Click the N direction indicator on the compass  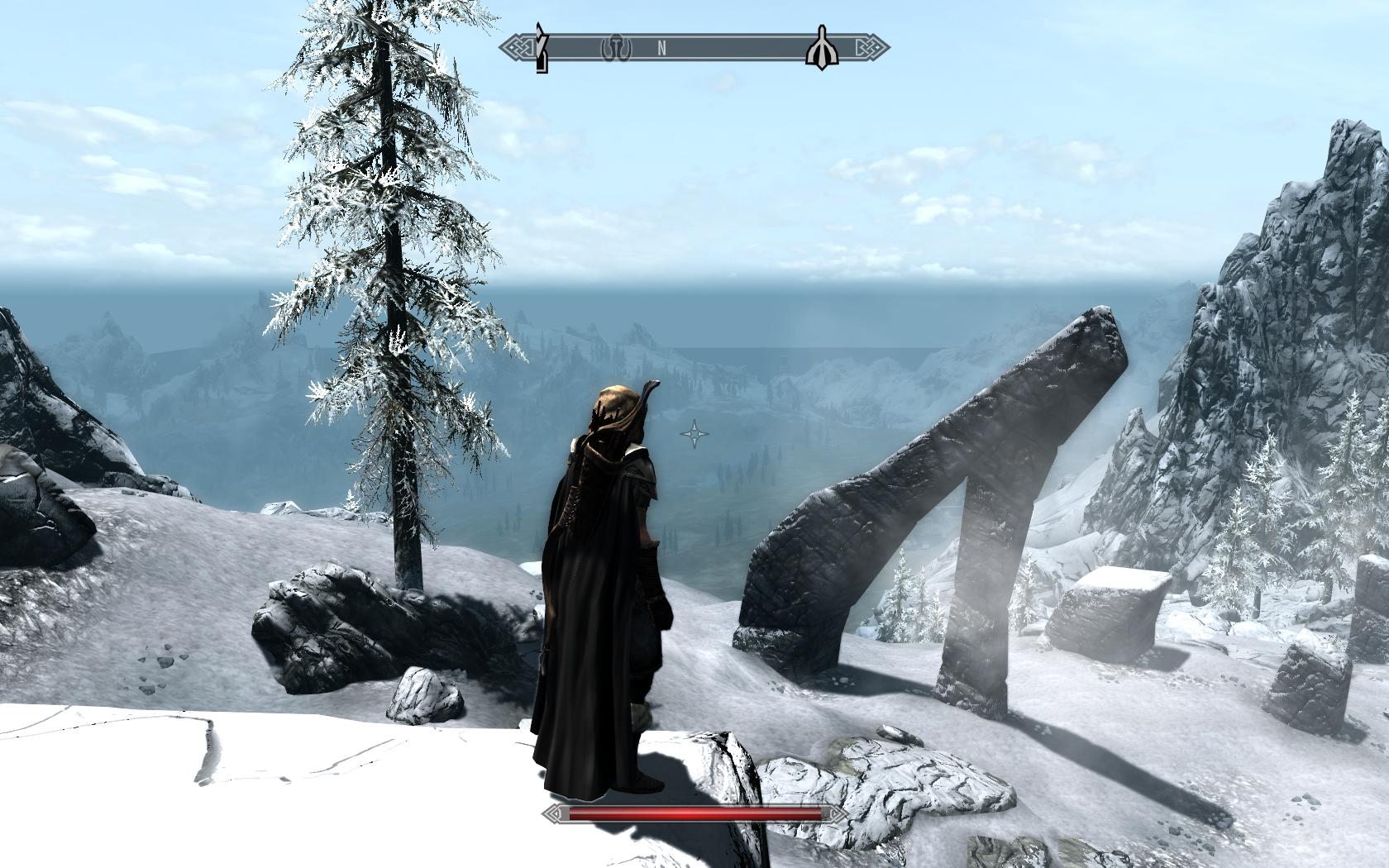click(x=660, y=49)
